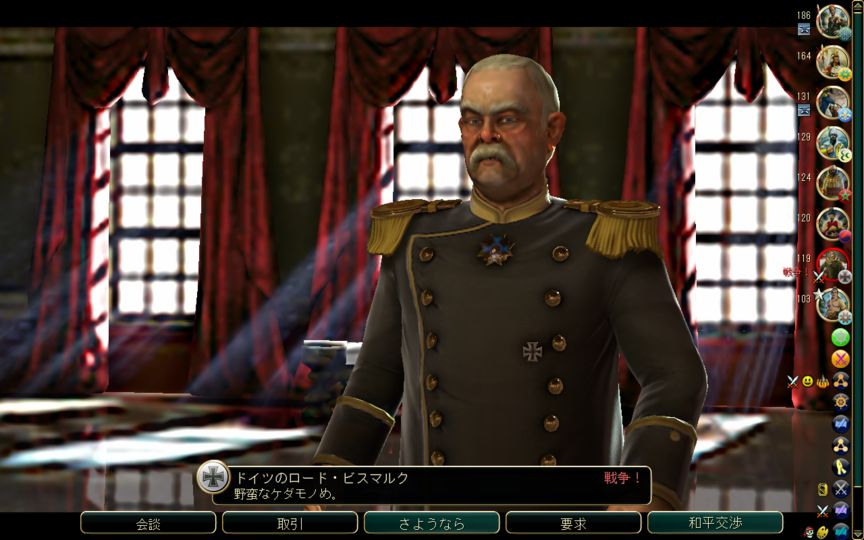Viewport: 864px width, 540px height.
Task: Click the red-ringed leader portrait scoring 119
Action: pos(832,264)
